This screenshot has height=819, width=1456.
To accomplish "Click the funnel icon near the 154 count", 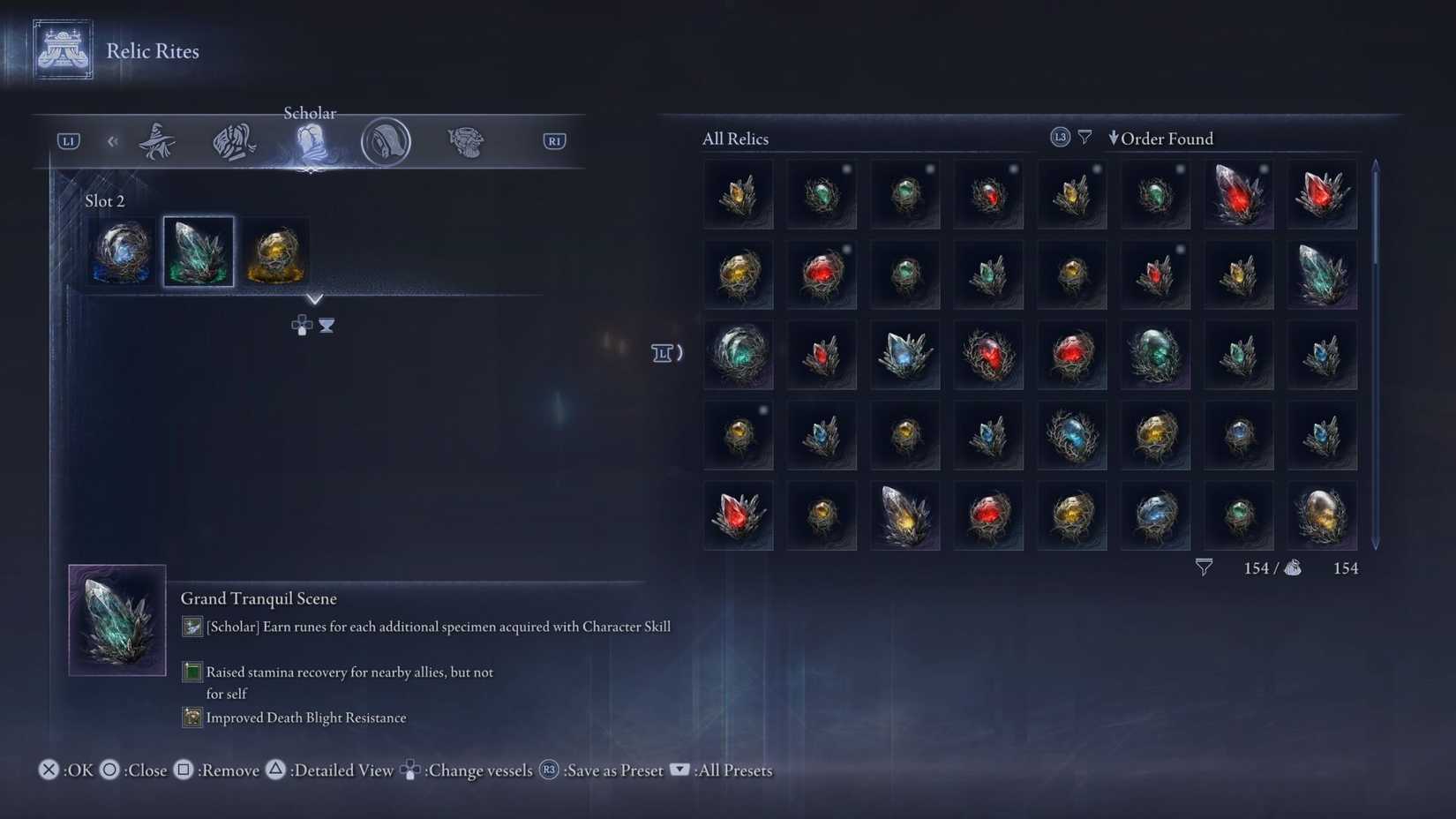I will tap(1205, 567).
